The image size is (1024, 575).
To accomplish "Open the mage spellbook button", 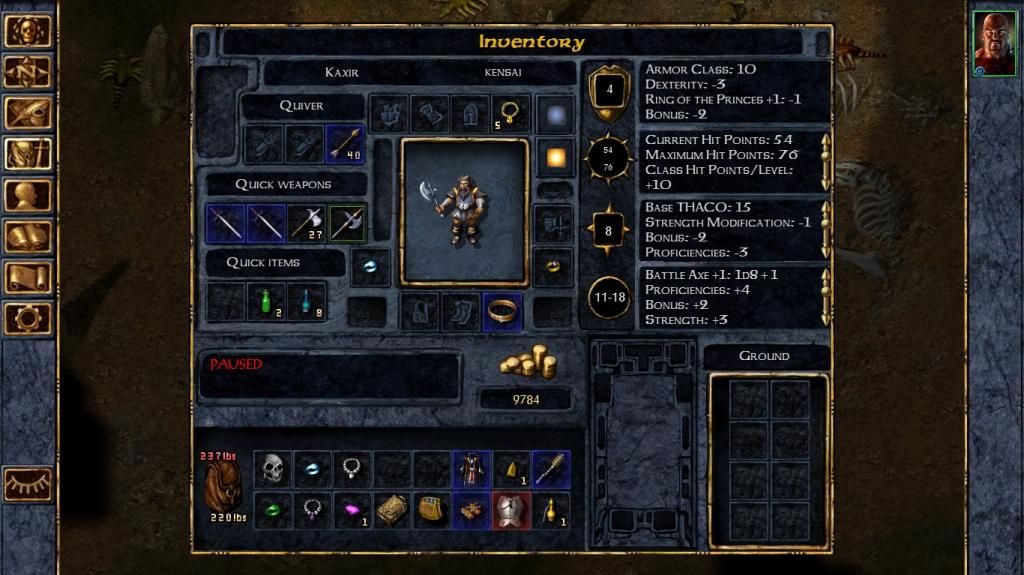I will (x=27, y=236).
